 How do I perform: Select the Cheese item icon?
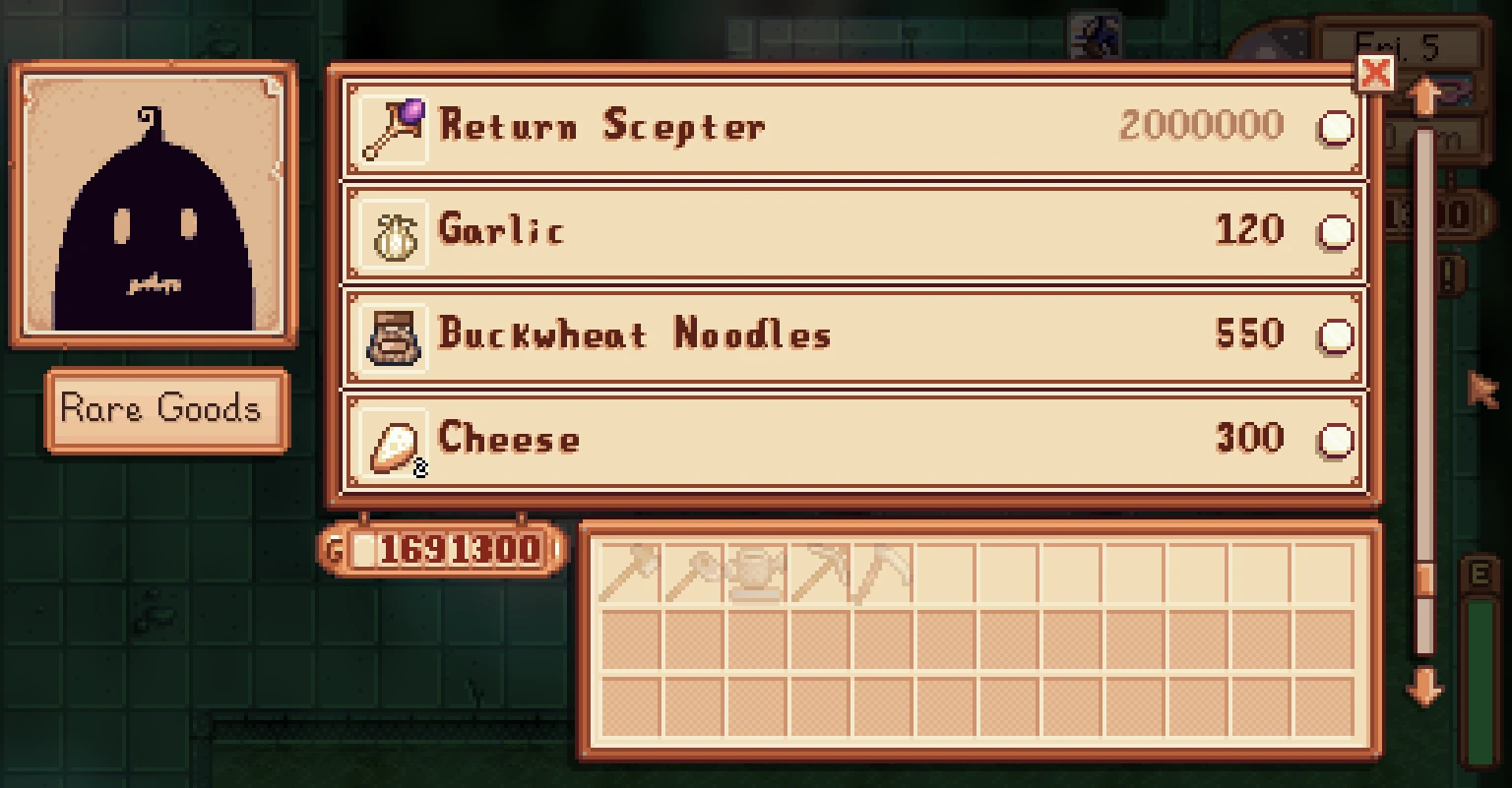(396, 442)
